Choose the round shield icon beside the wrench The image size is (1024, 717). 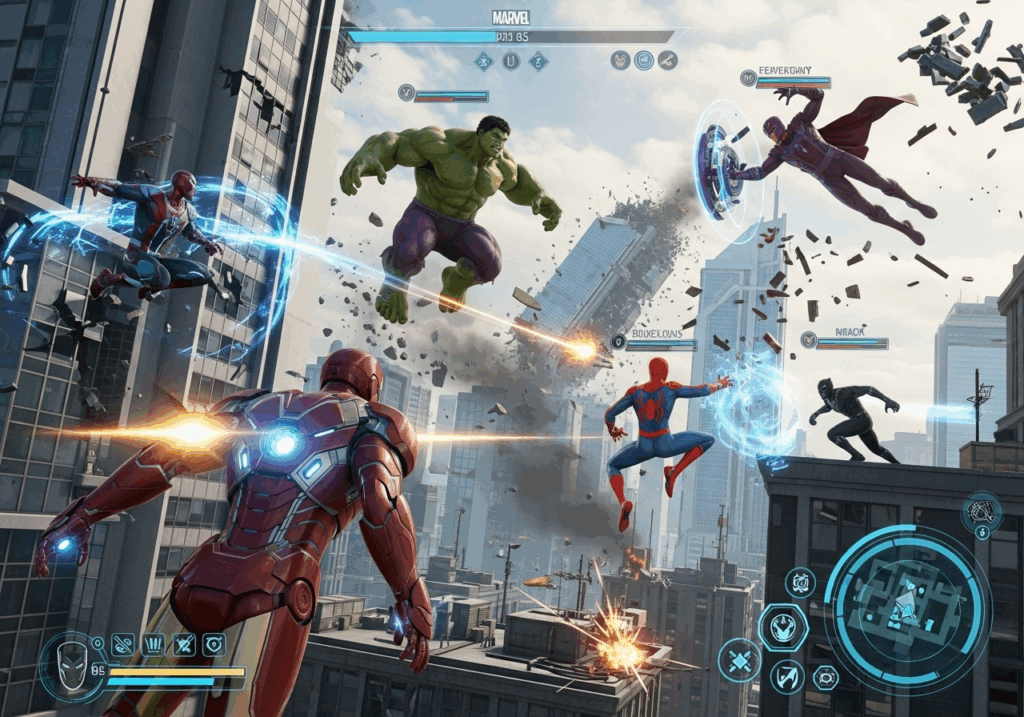(644, 60)
